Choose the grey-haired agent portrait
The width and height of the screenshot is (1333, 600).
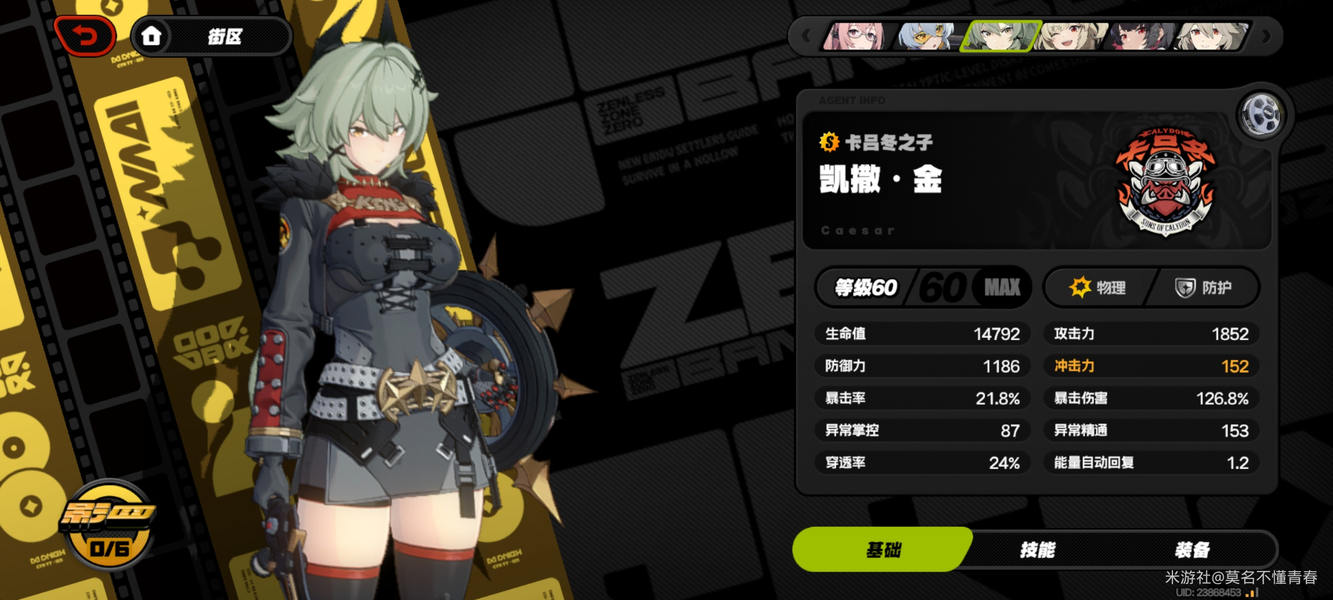[1212, 37]
